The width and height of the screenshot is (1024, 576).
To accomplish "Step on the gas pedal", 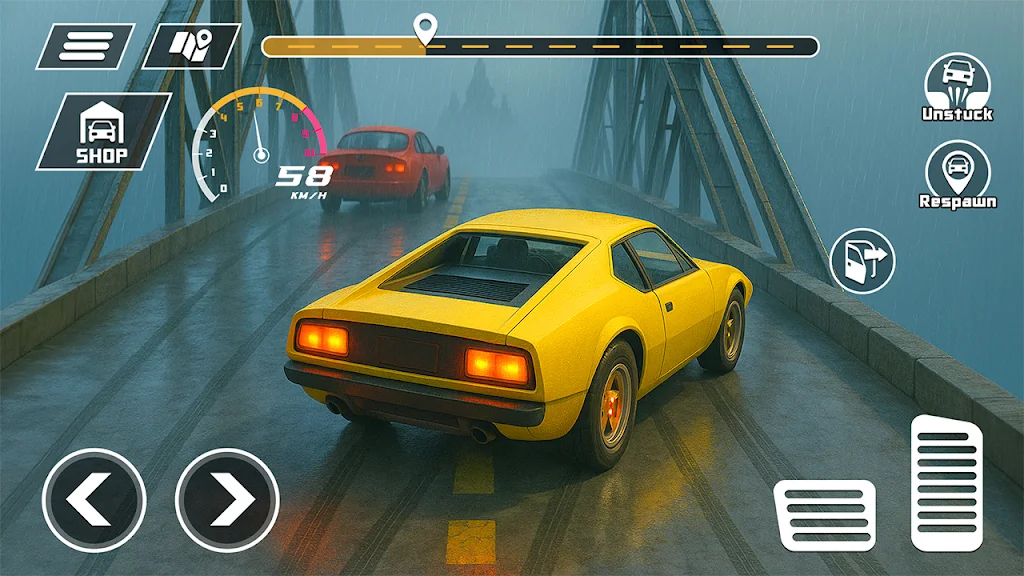I will click(x=946, y=482).
